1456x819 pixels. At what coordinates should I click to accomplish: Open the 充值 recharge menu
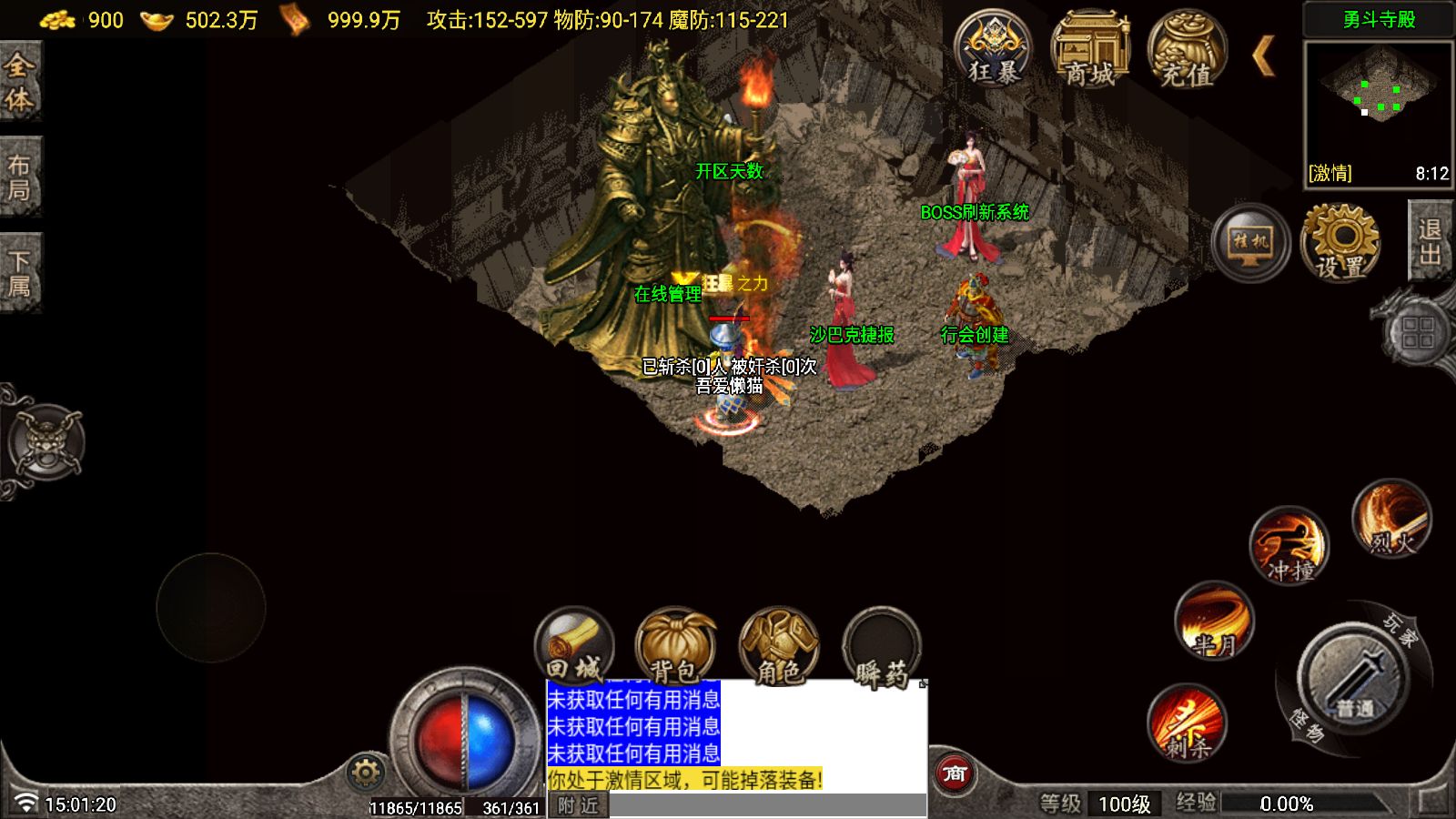pos(1186,51)
